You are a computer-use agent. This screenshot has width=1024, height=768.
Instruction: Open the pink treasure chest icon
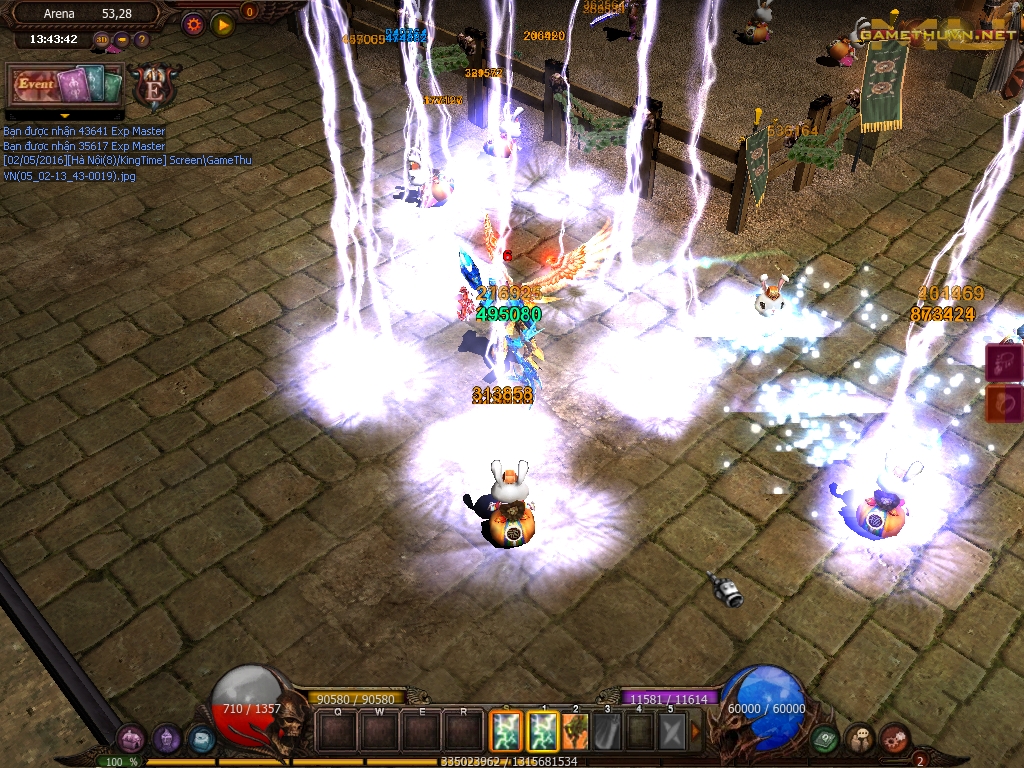click(x=130, y=740)
